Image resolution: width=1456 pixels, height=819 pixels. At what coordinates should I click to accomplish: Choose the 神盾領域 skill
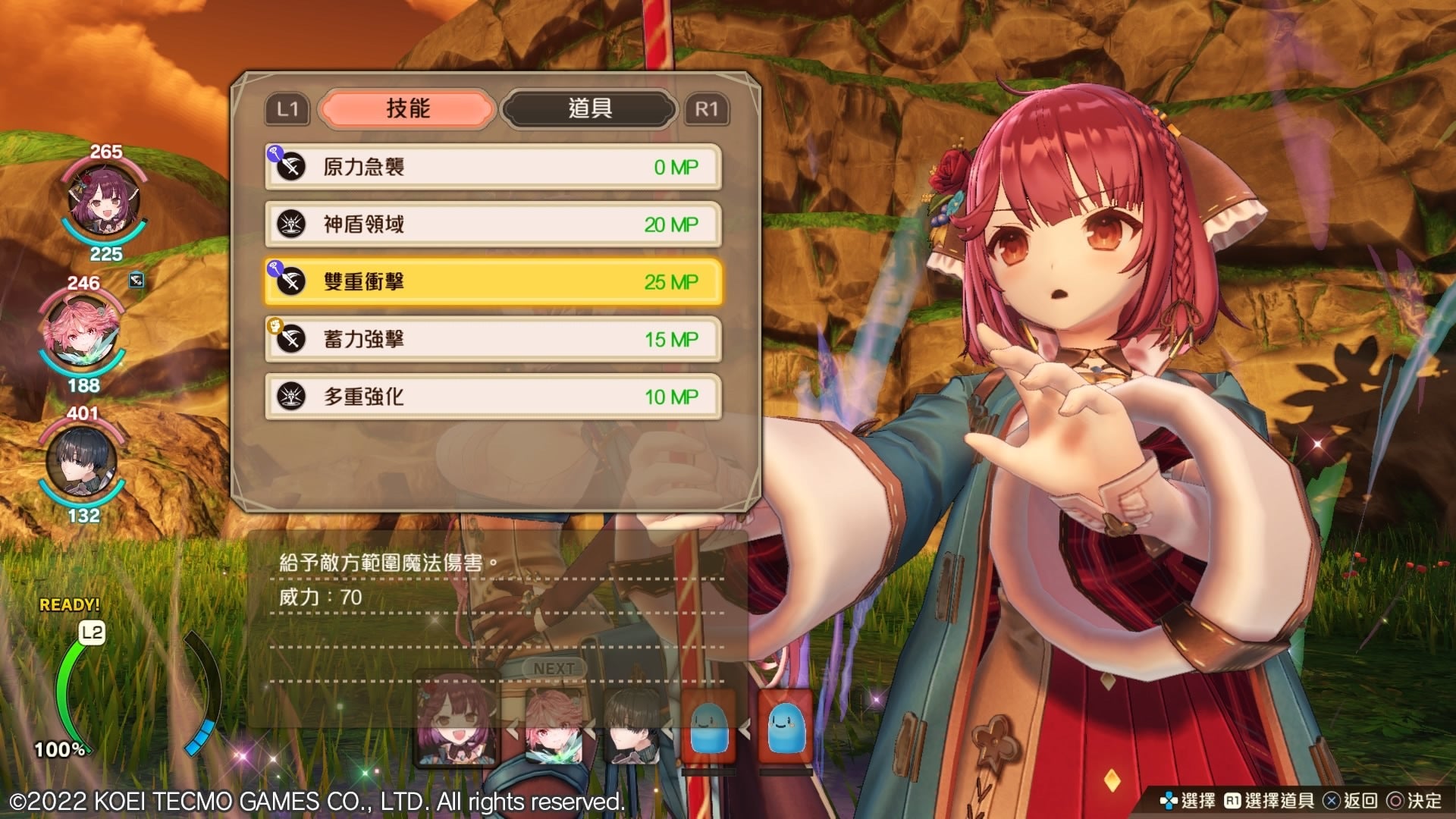493,224
